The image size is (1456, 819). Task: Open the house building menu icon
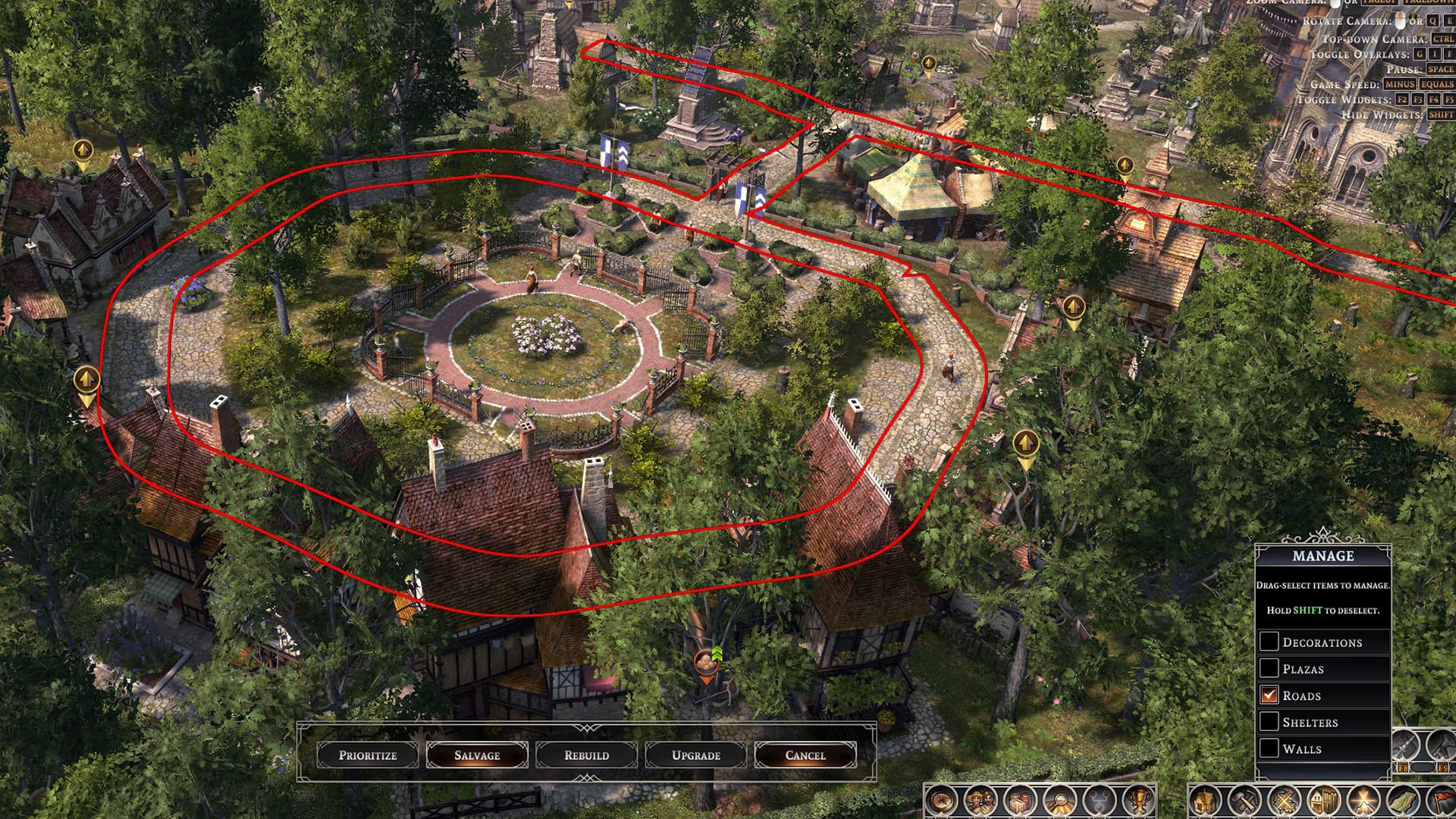[x=1205, y=801]
